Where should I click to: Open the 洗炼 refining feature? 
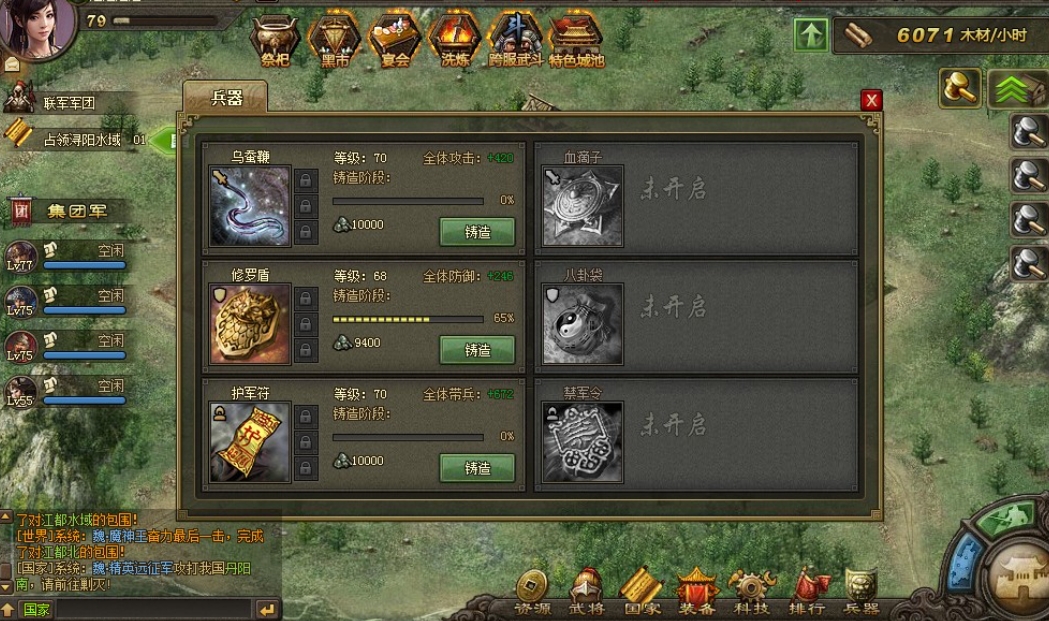455,42
